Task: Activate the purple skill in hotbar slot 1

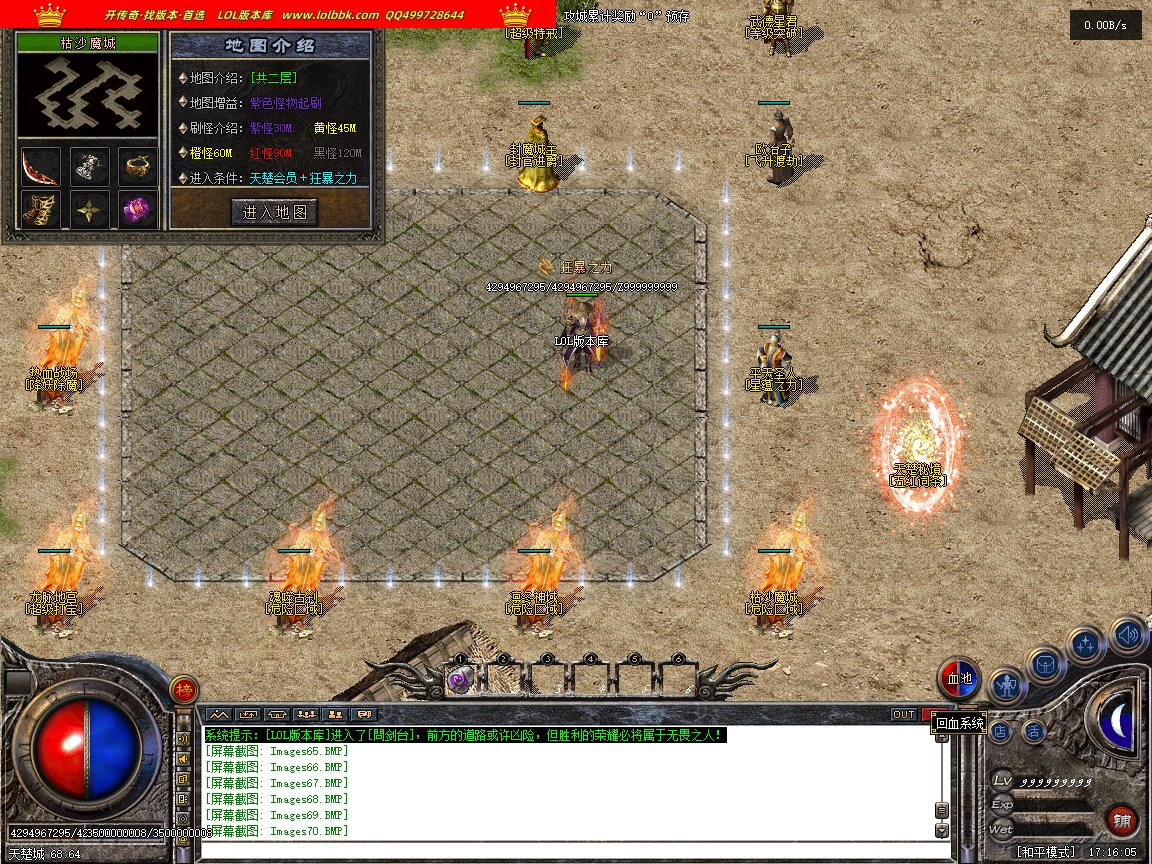Action: coord(459,680)
